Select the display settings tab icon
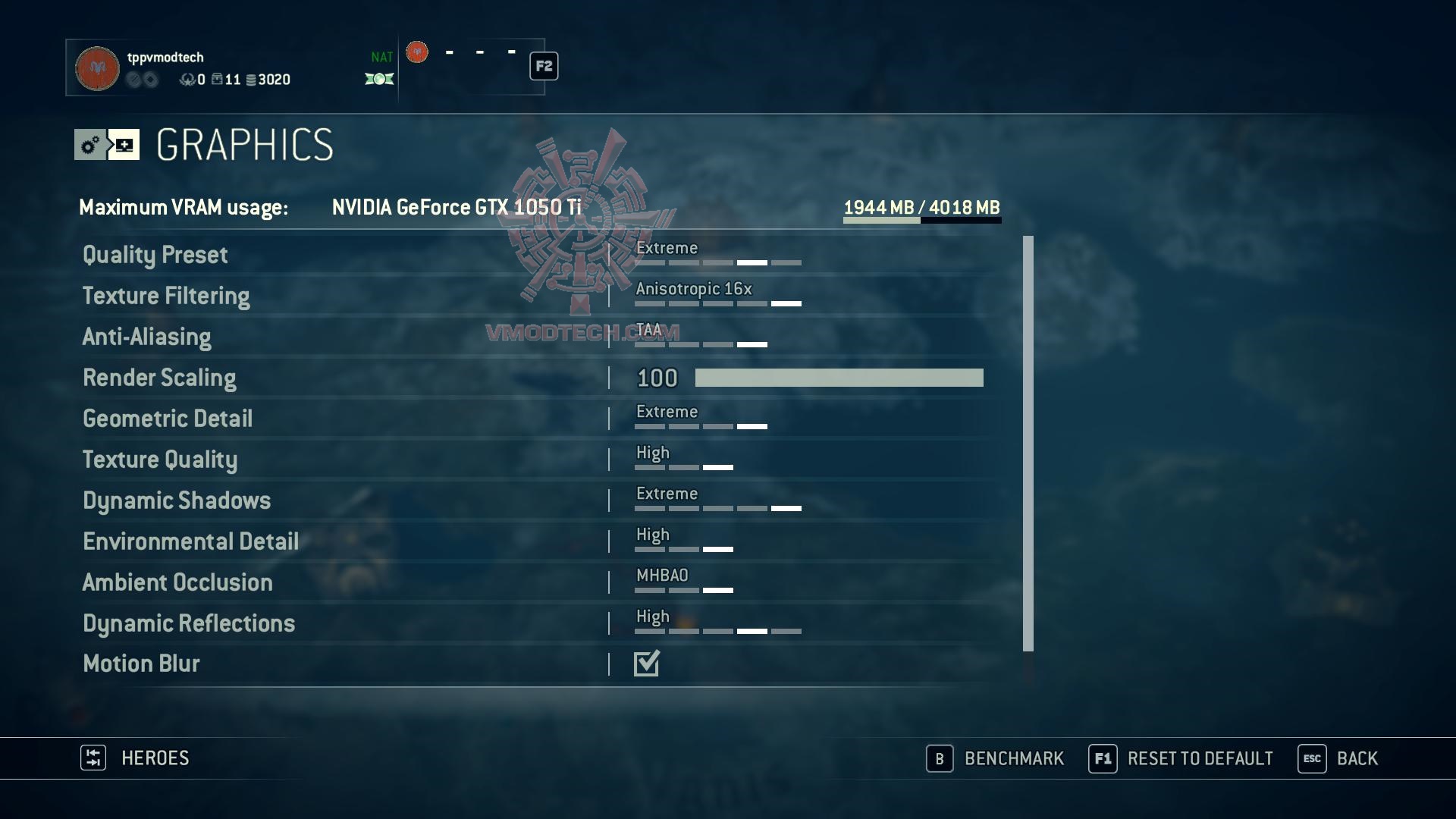This screenshot has width=1456, height=819. [x=124, y=145]
